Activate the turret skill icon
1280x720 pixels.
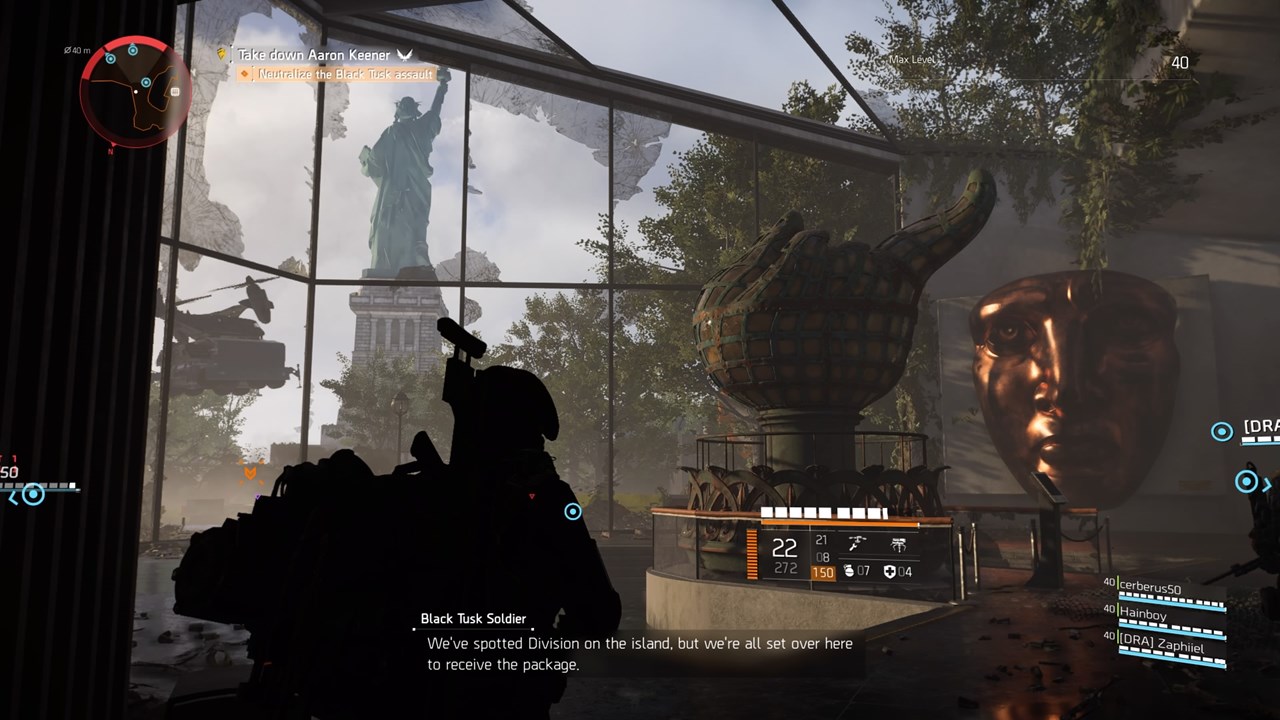tap(857, 545)
